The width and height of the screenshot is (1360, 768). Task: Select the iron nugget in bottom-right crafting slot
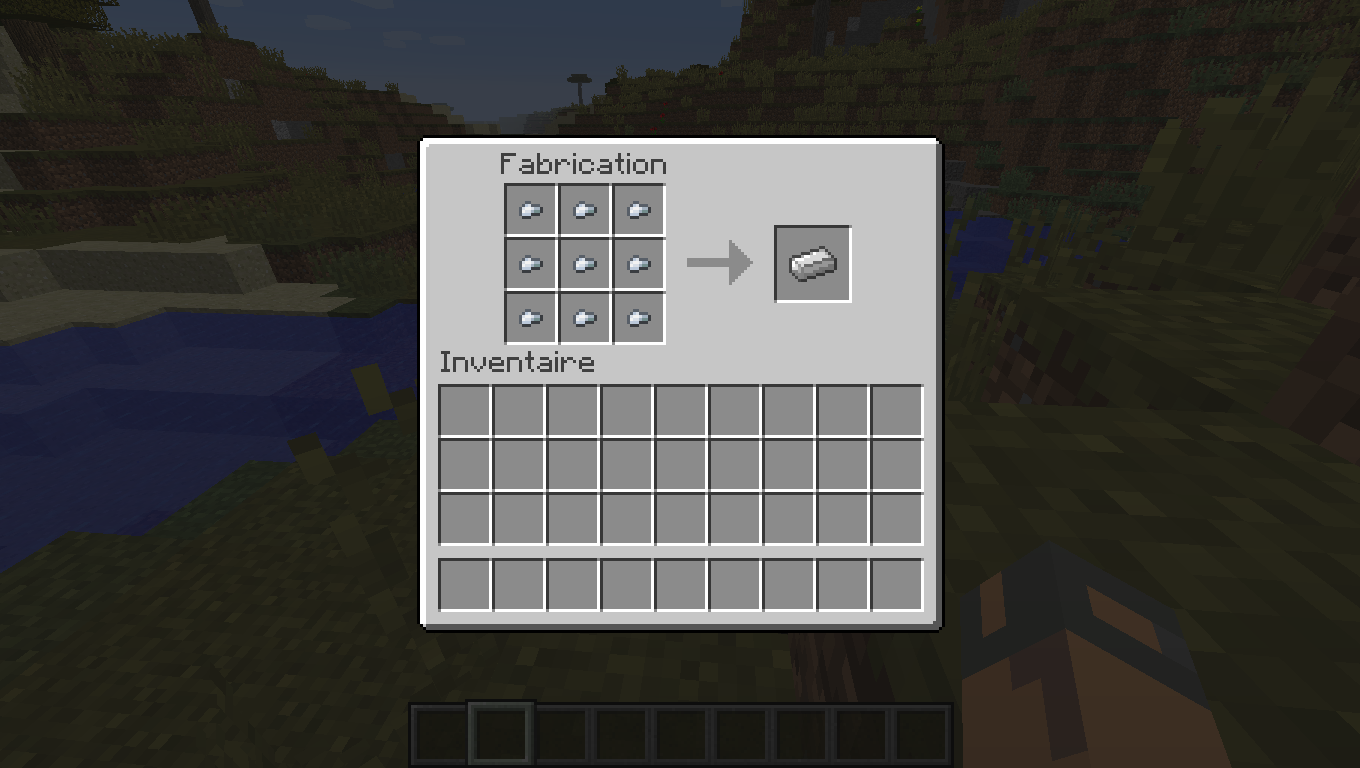[x=639, y=318]
